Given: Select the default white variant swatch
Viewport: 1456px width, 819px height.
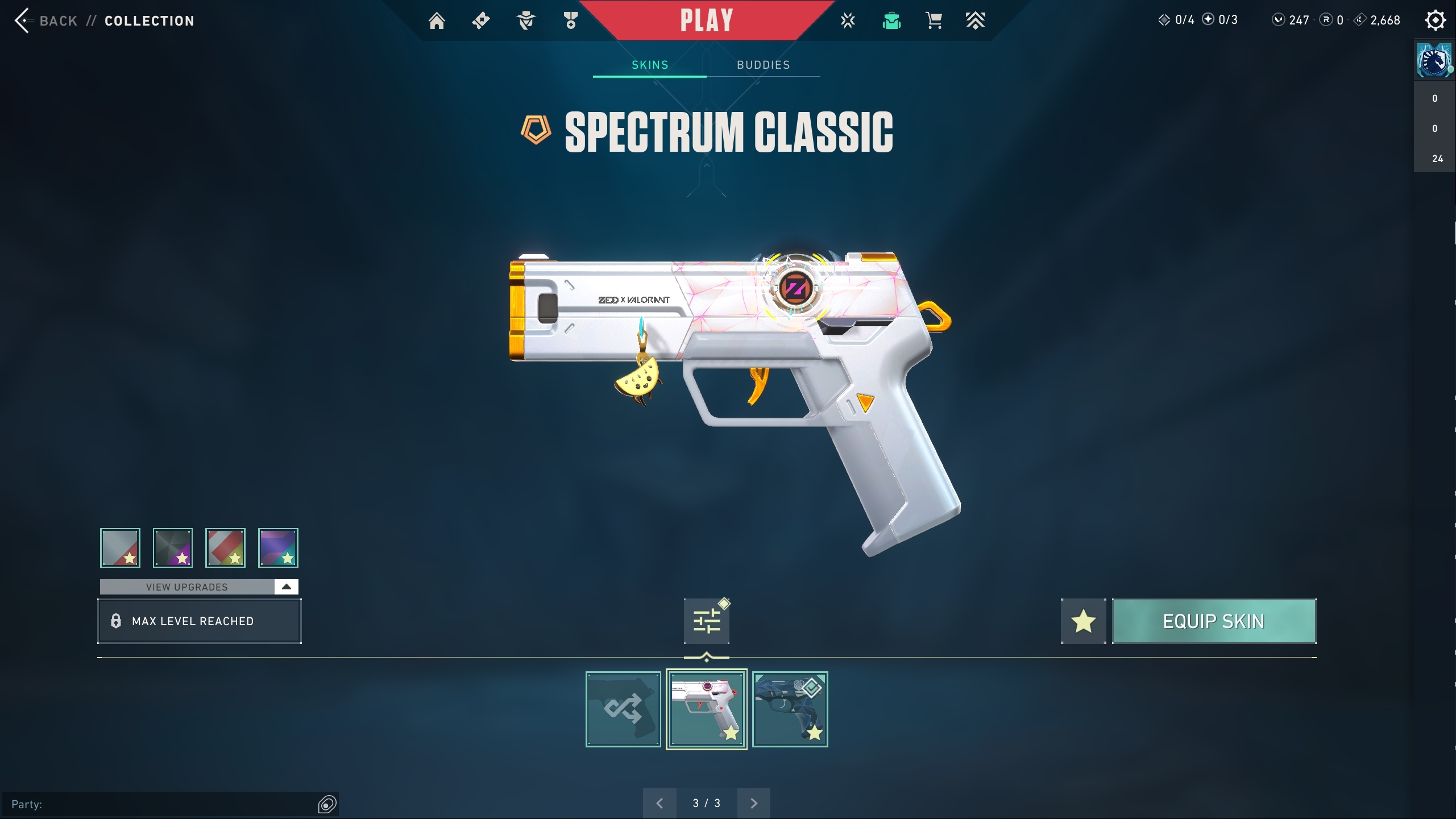Looking at the screenshot, I should (121, 548).
